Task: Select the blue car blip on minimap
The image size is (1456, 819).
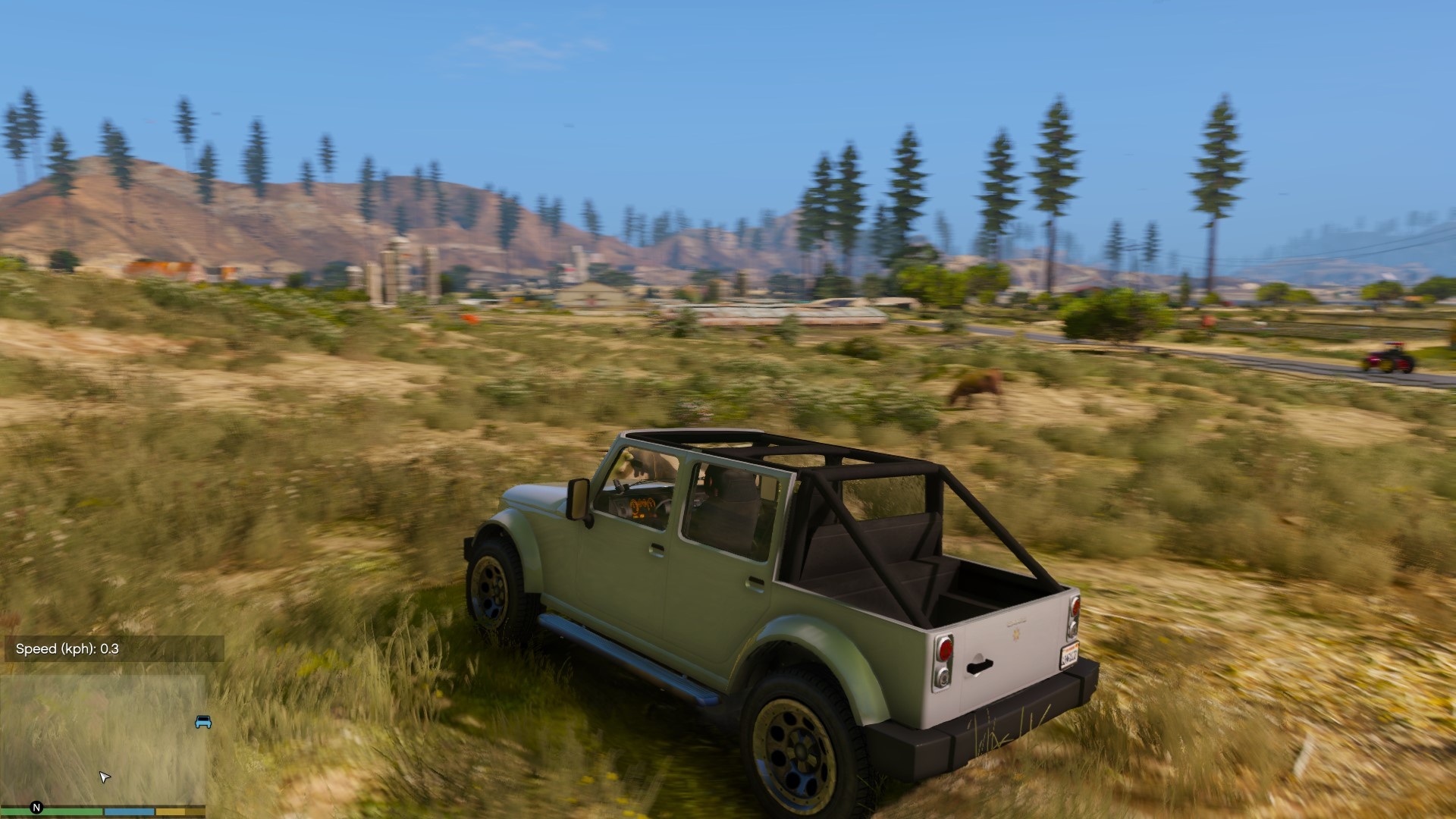Action: [203, 721]
